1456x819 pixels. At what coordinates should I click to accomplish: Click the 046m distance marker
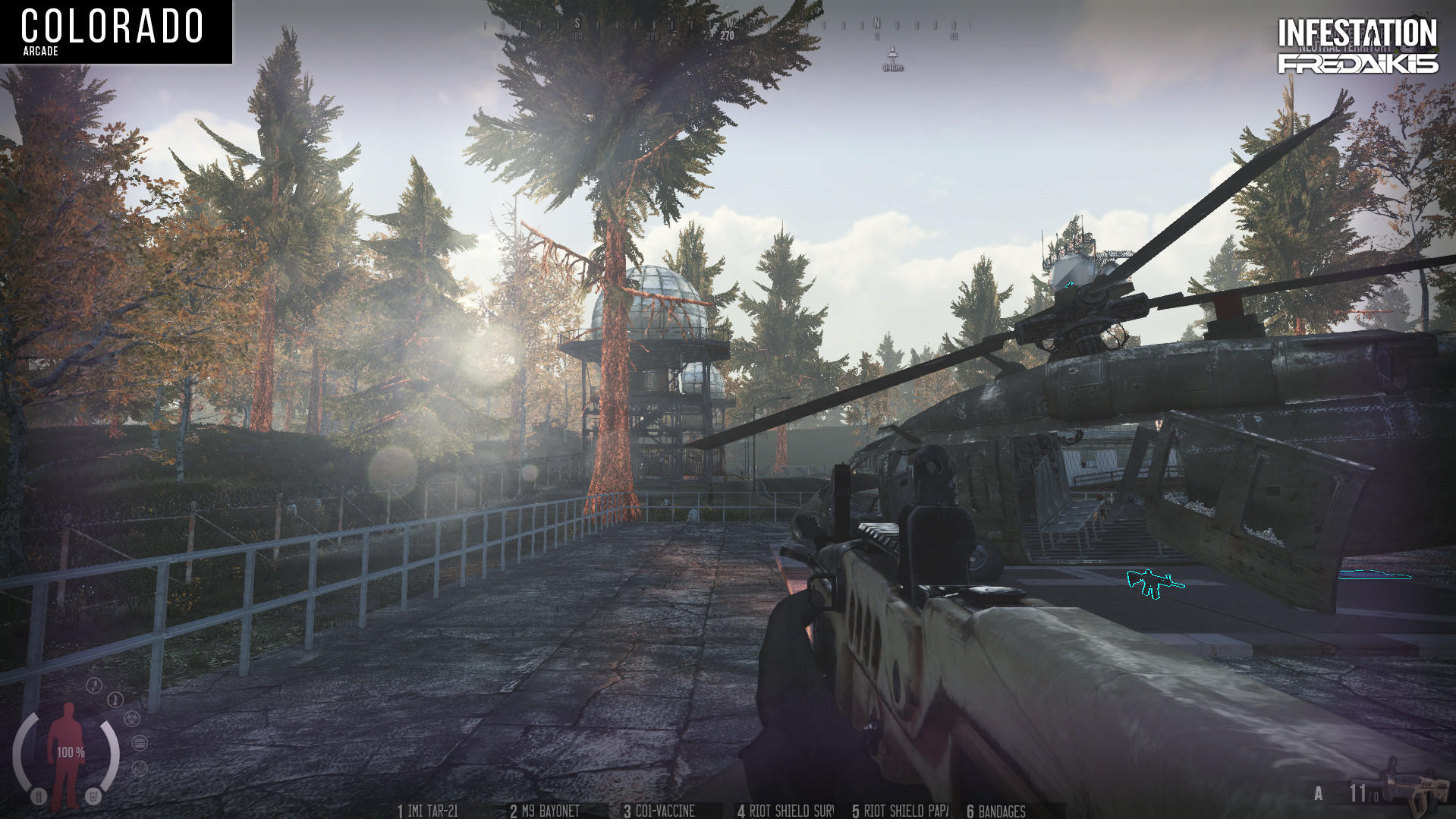[x=892, y=68]
